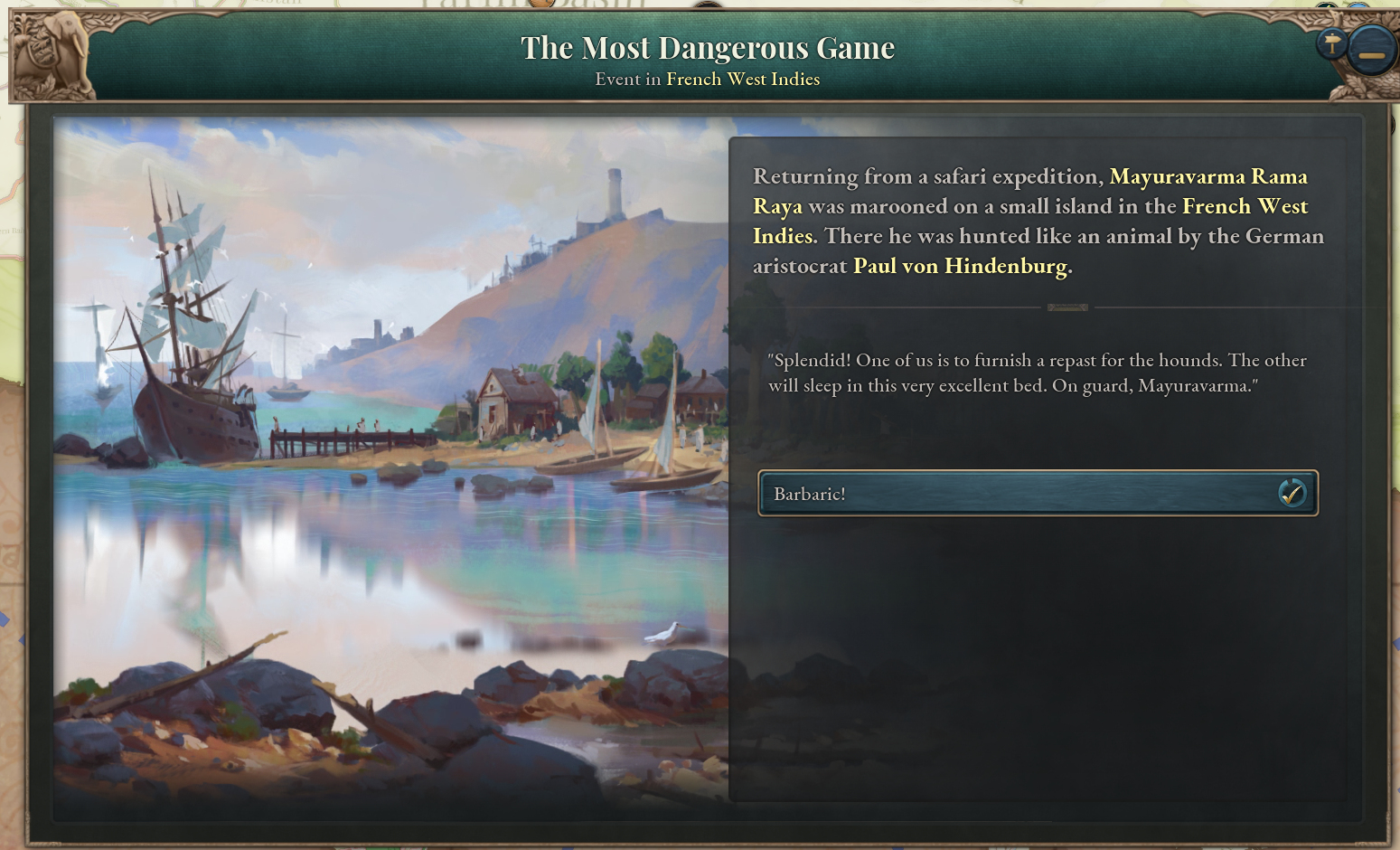Click the signpost icon button
The height and width of the screenshot is (850, 1400).
(x=1331, y=42)
